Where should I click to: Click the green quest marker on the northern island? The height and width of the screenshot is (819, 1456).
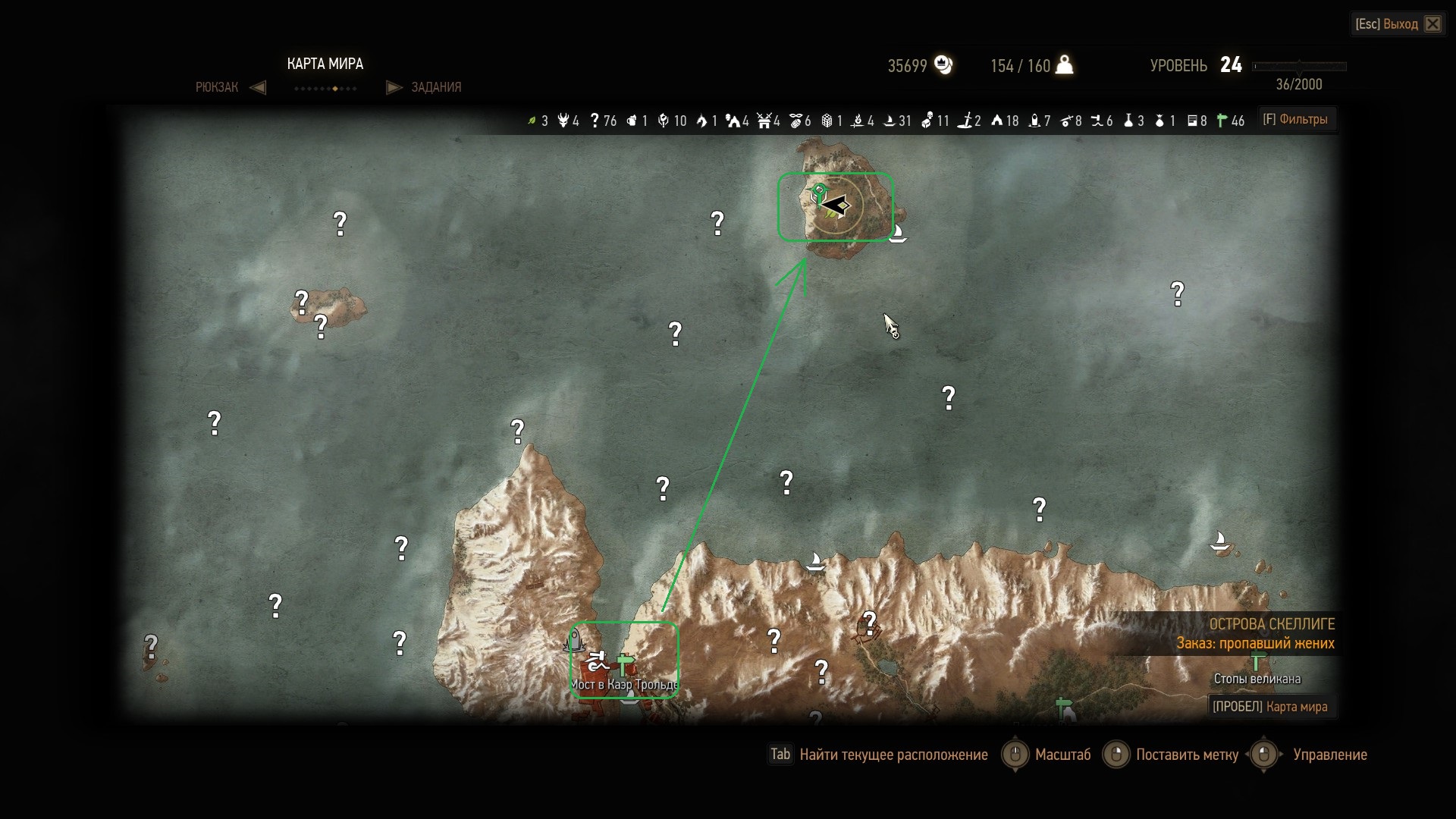point(818,193)
